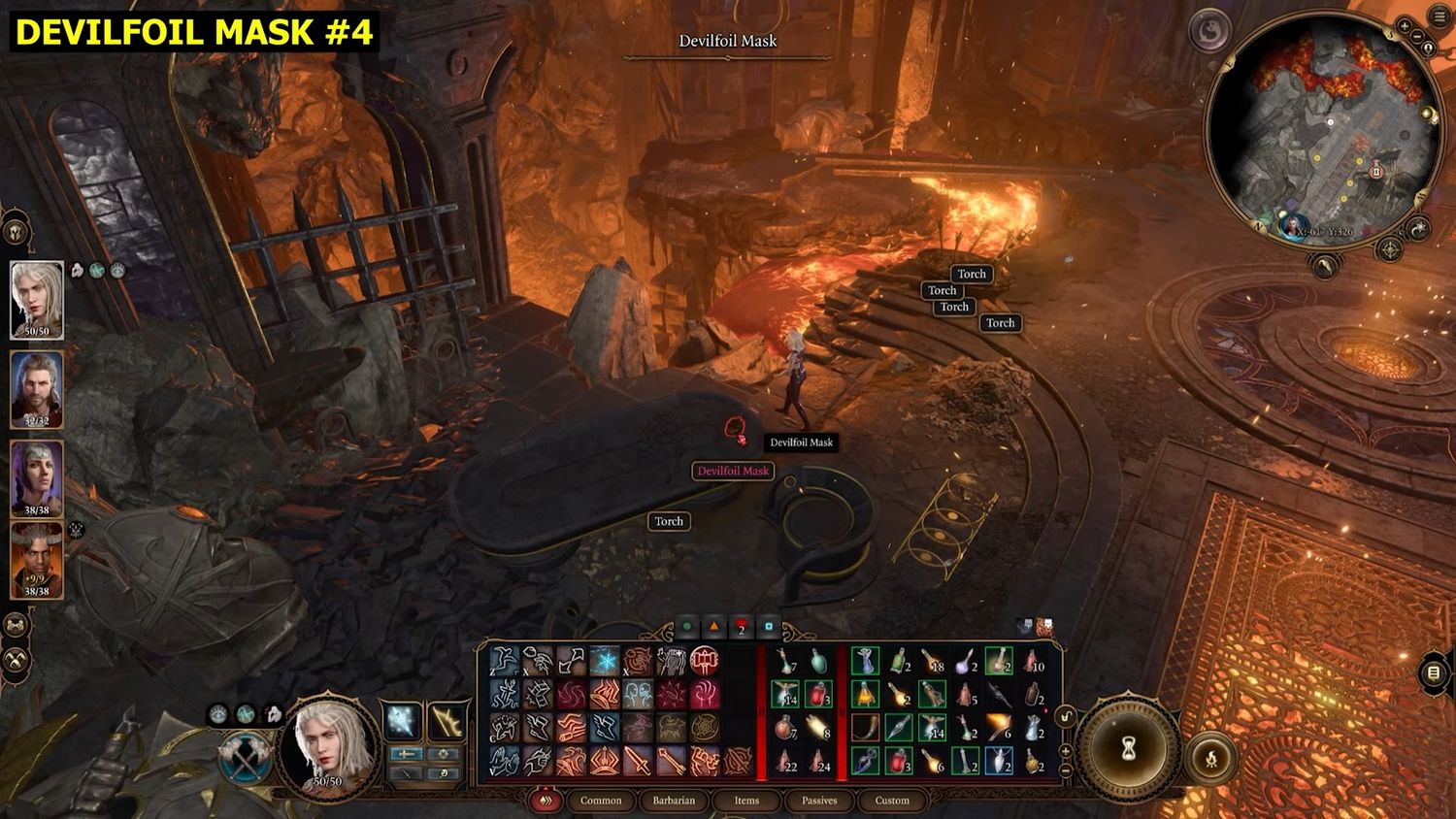1456x819 pixels.
Task: Zoom in the minimap with plus button
Action: click(1406, 27)
